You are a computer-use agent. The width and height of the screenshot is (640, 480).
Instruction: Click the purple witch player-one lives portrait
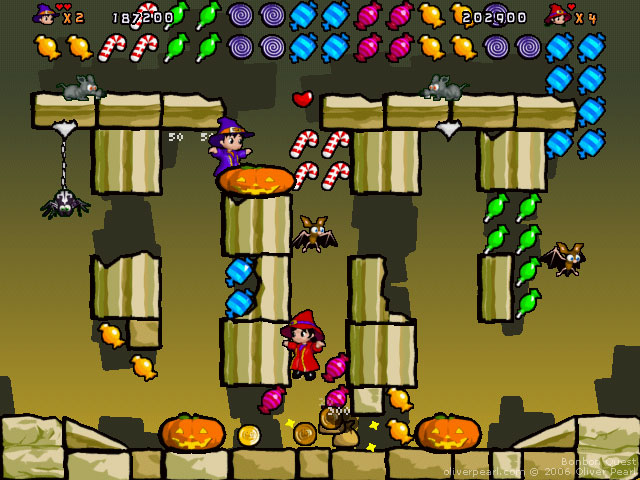(46, 15)
